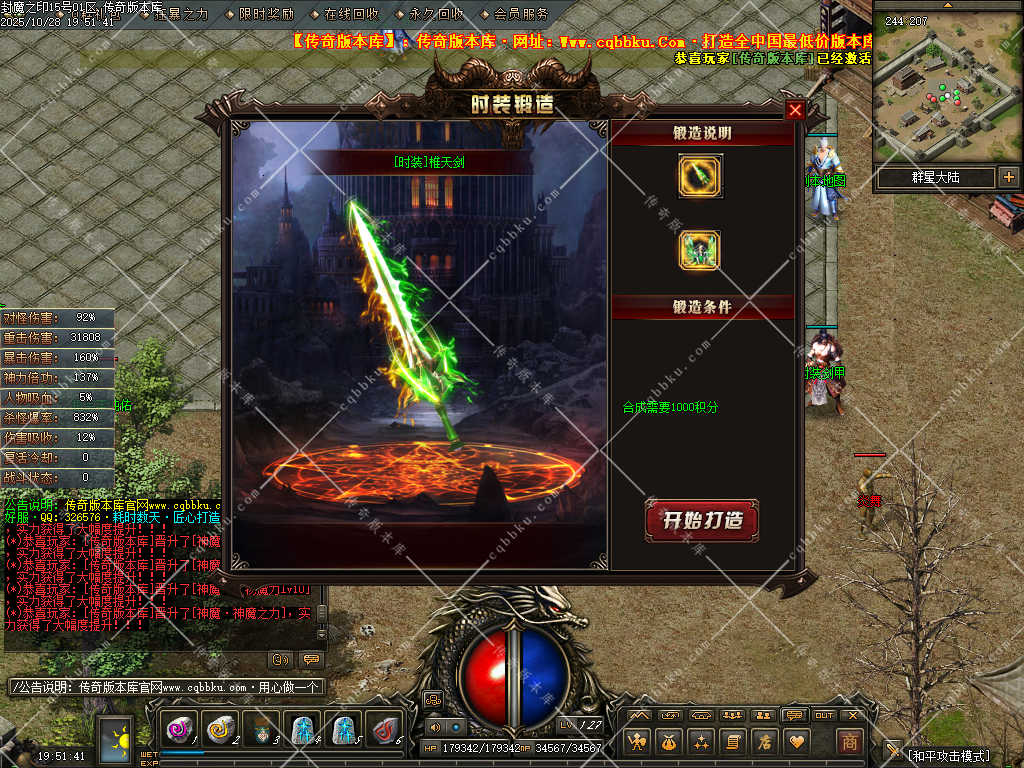Image resolution: width=1024 pixels, height=768 pixels.
Task: Toggle the 和平攻击模式 attack mode
Action: 948,756
